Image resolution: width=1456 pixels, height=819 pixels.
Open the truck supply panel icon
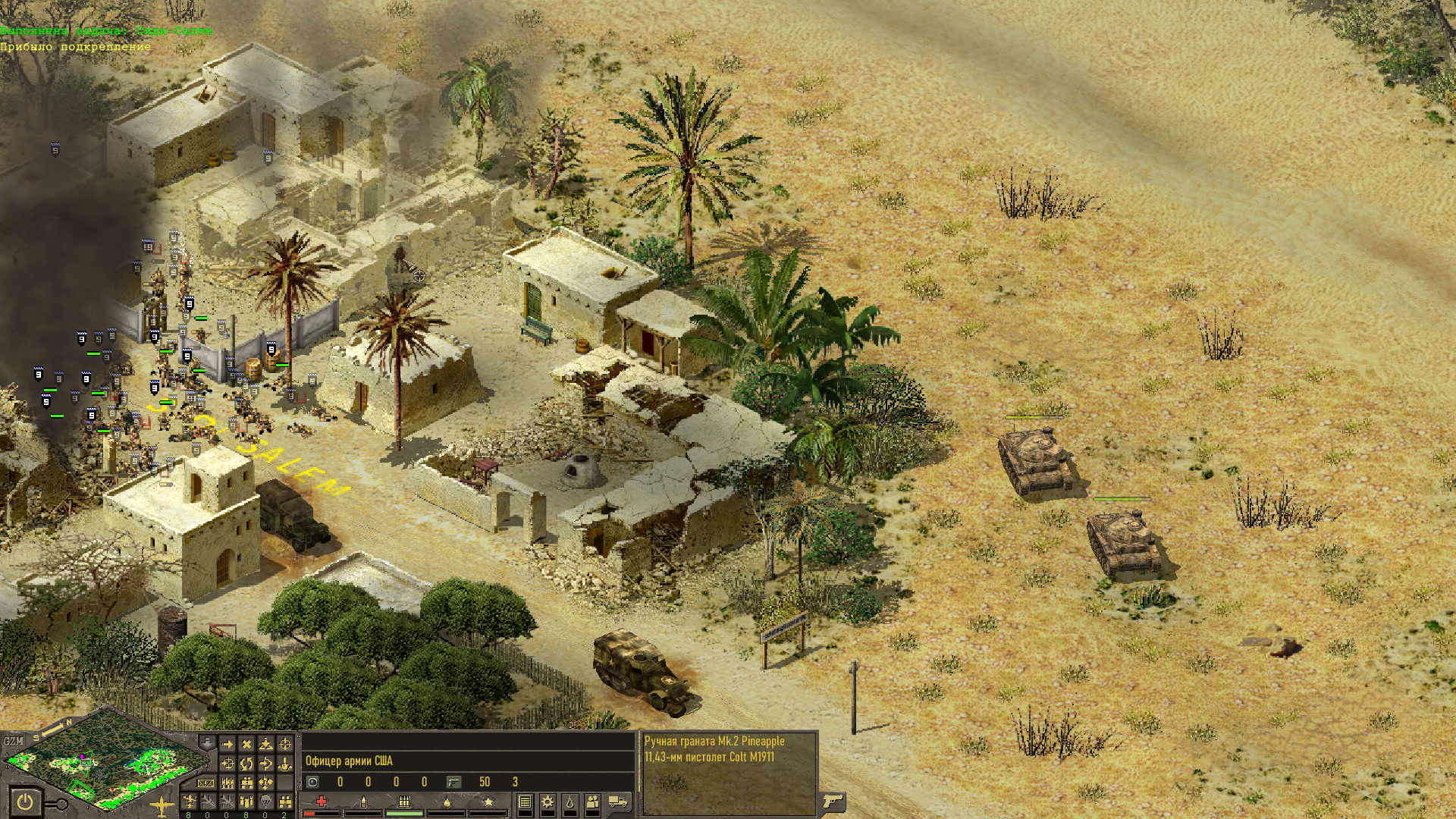tap(618, 802)
